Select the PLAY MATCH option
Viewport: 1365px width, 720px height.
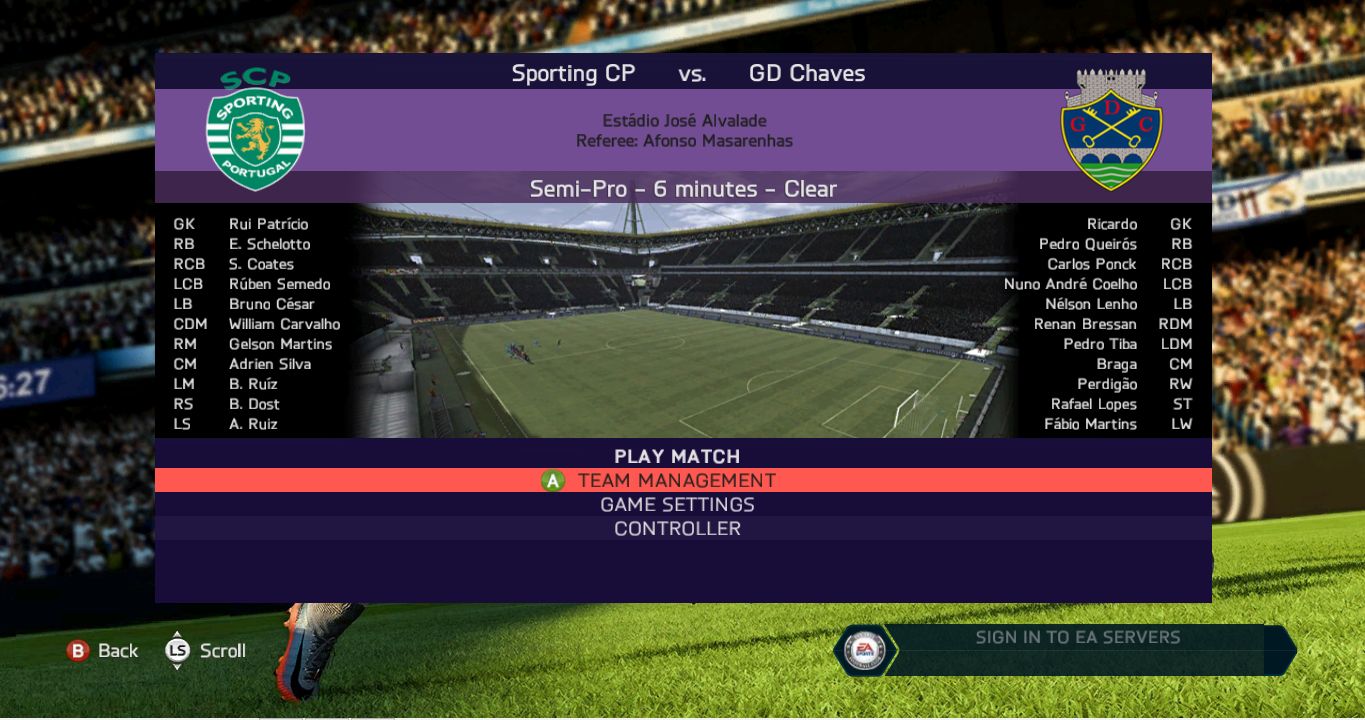click(x=677, y=456)
